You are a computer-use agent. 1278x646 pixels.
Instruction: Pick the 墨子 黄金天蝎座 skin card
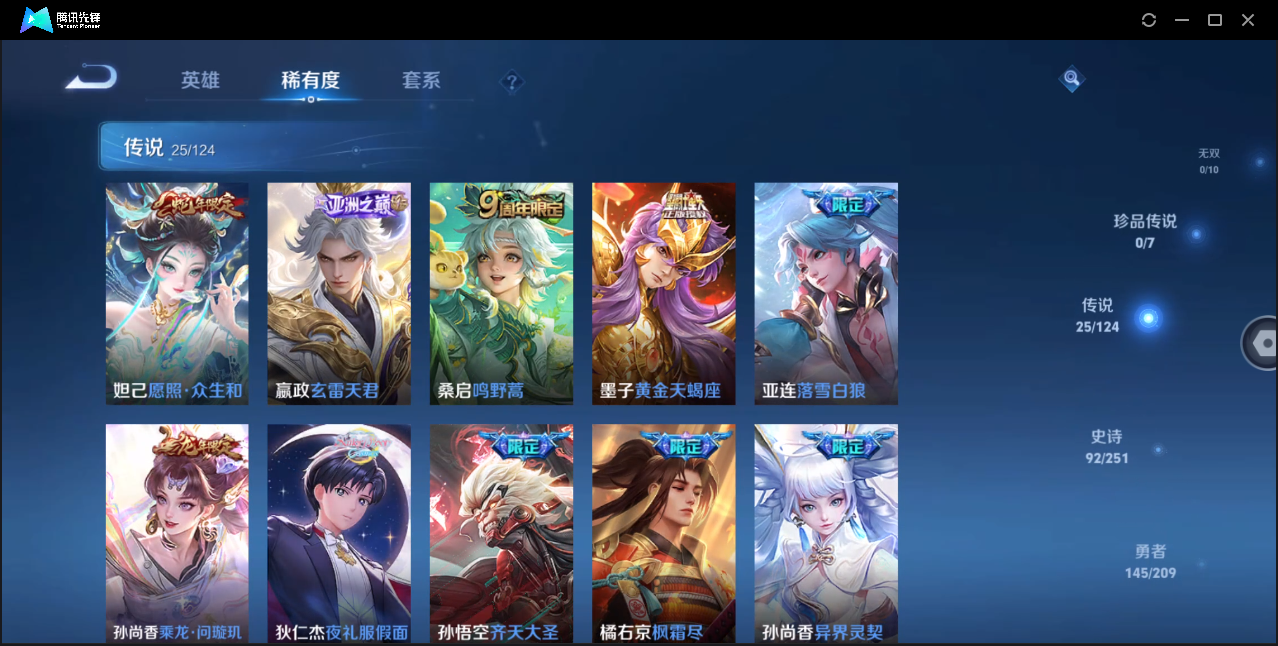663,294
